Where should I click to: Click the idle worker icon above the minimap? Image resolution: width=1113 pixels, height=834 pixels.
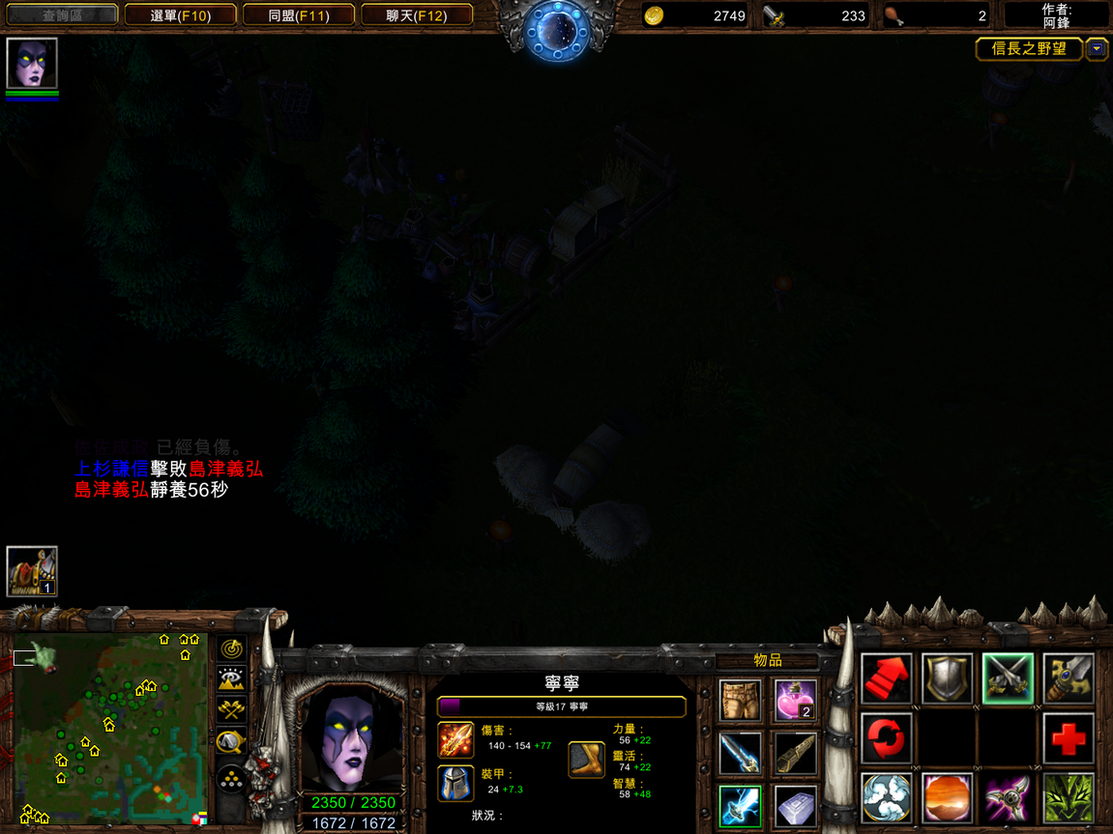(x=32, y=571)
